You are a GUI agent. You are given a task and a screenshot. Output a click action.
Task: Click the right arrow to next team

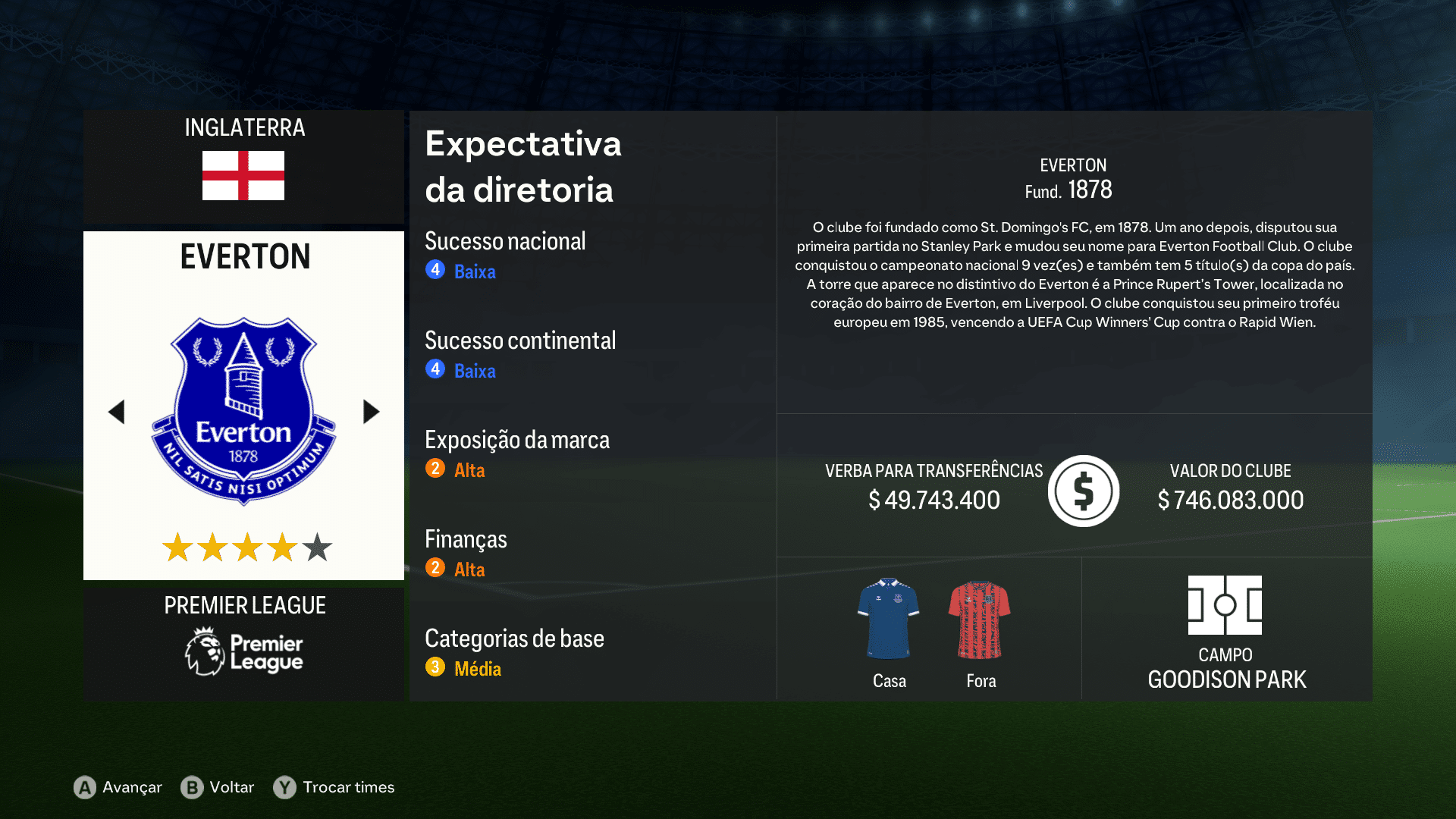pyautogui.click(x=371, y=411)
